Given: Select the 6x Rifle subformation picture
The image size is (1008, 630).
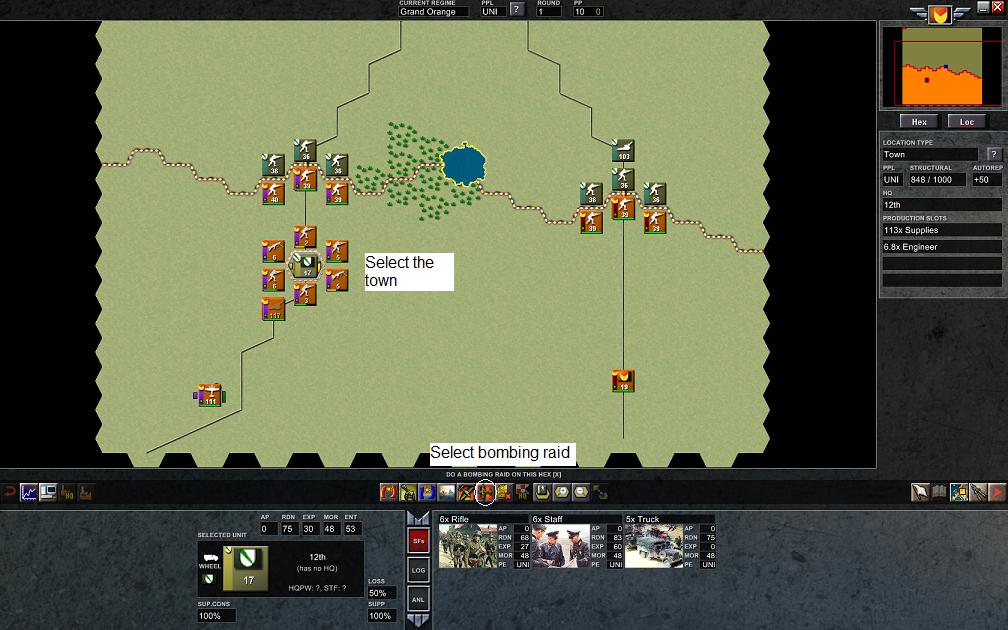Looking at the screenshot, I should [468, 546].
